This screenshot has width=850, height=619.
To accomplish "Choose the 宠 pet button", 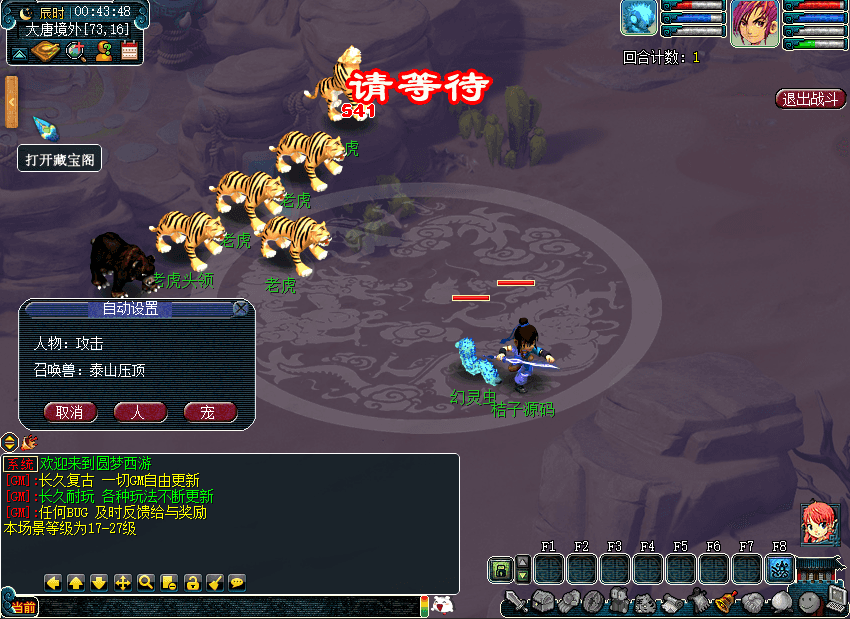I will point(210,412).
